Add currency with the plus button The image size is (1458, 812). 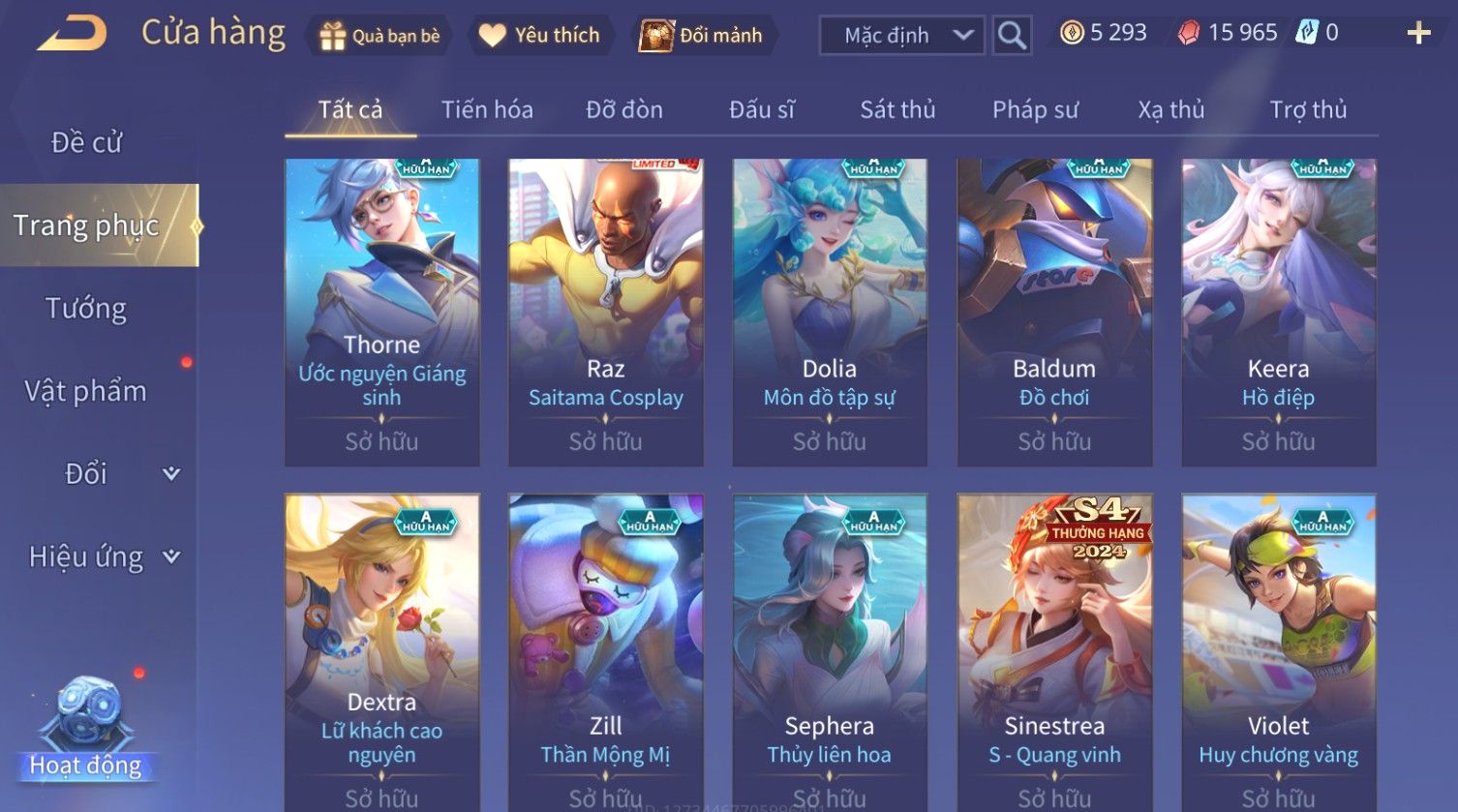(1418, 34)
